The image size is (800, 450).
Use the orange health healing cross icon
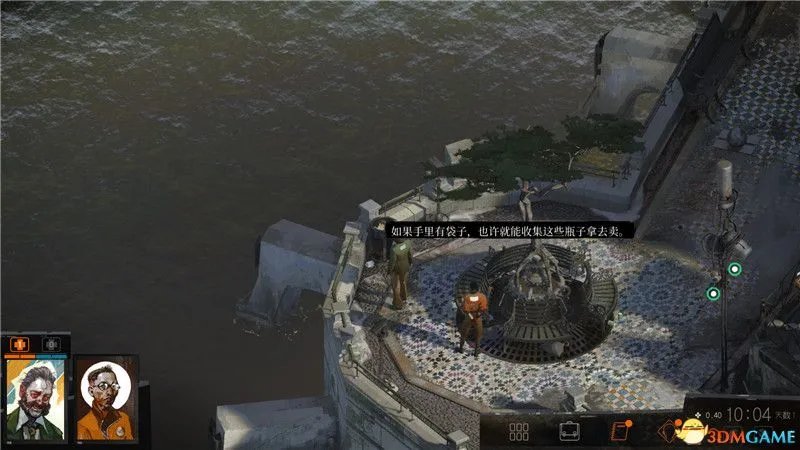coord(18,343)
